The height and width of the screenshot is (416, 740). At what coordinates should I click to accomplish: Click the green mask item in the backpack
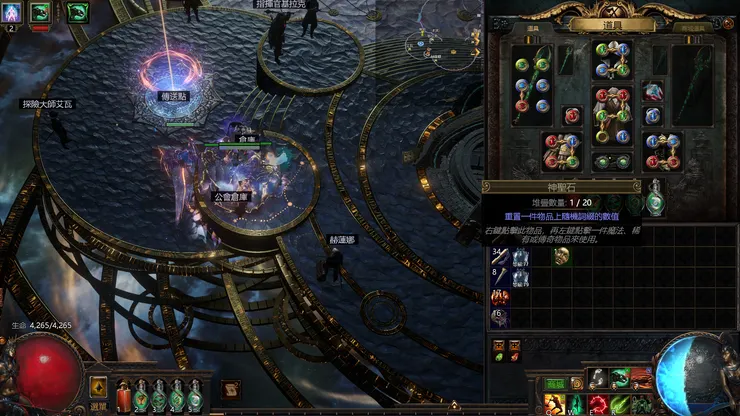point(561,256)
